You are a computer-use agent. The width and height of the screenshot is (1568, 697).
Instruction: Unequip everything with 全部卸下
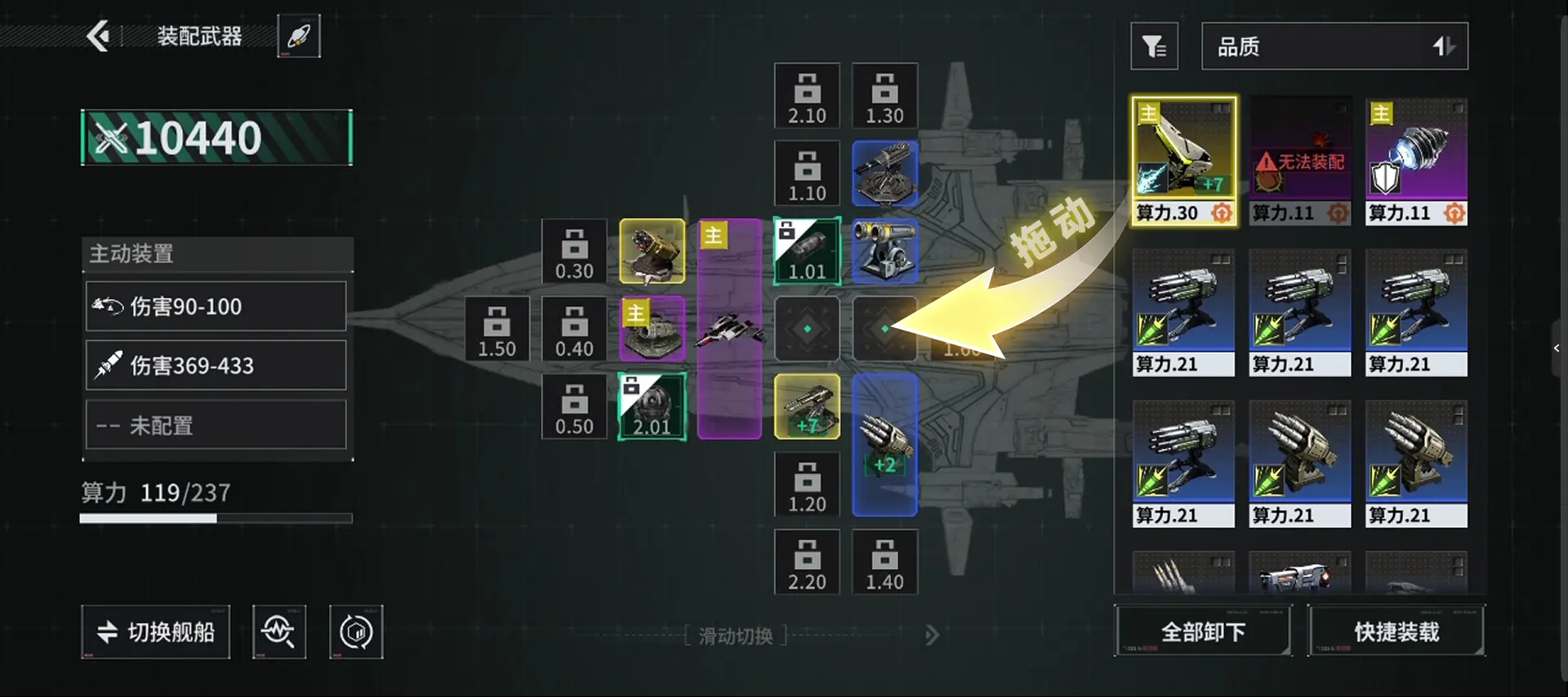(x=1203, y=631)
